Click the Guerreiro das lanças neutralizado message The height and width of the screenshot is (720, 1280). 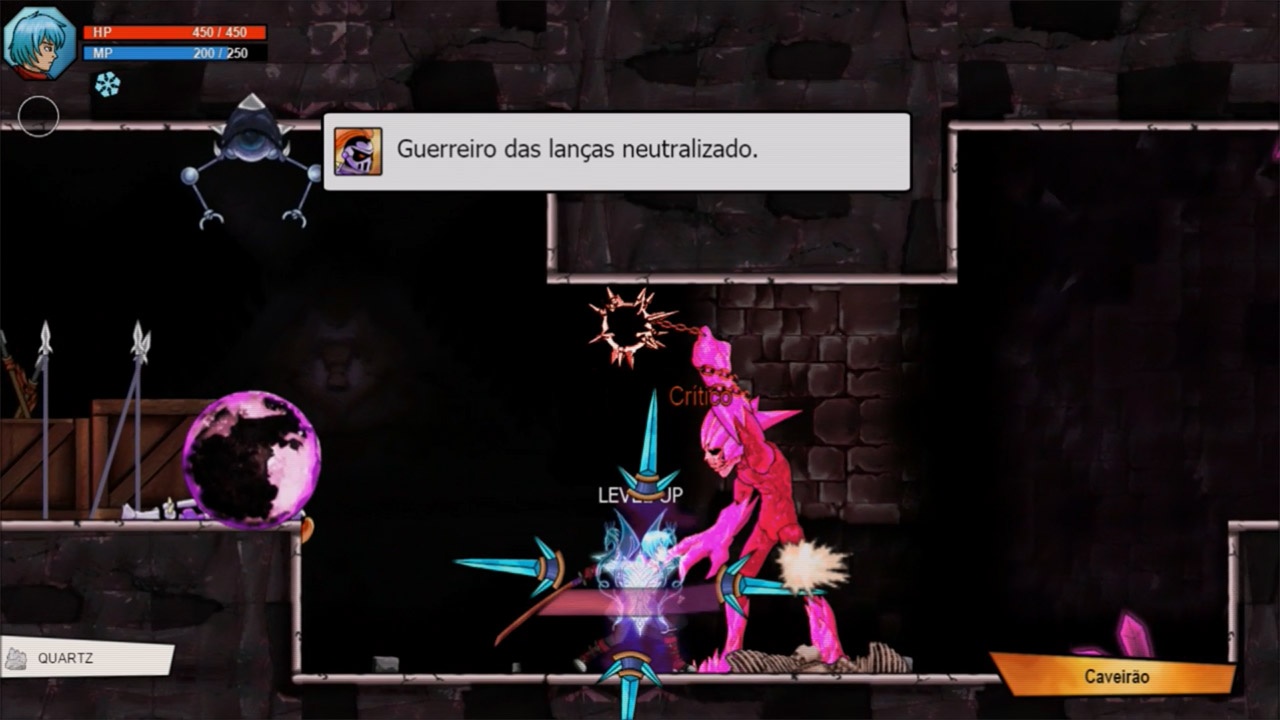[x=578, y=149]
